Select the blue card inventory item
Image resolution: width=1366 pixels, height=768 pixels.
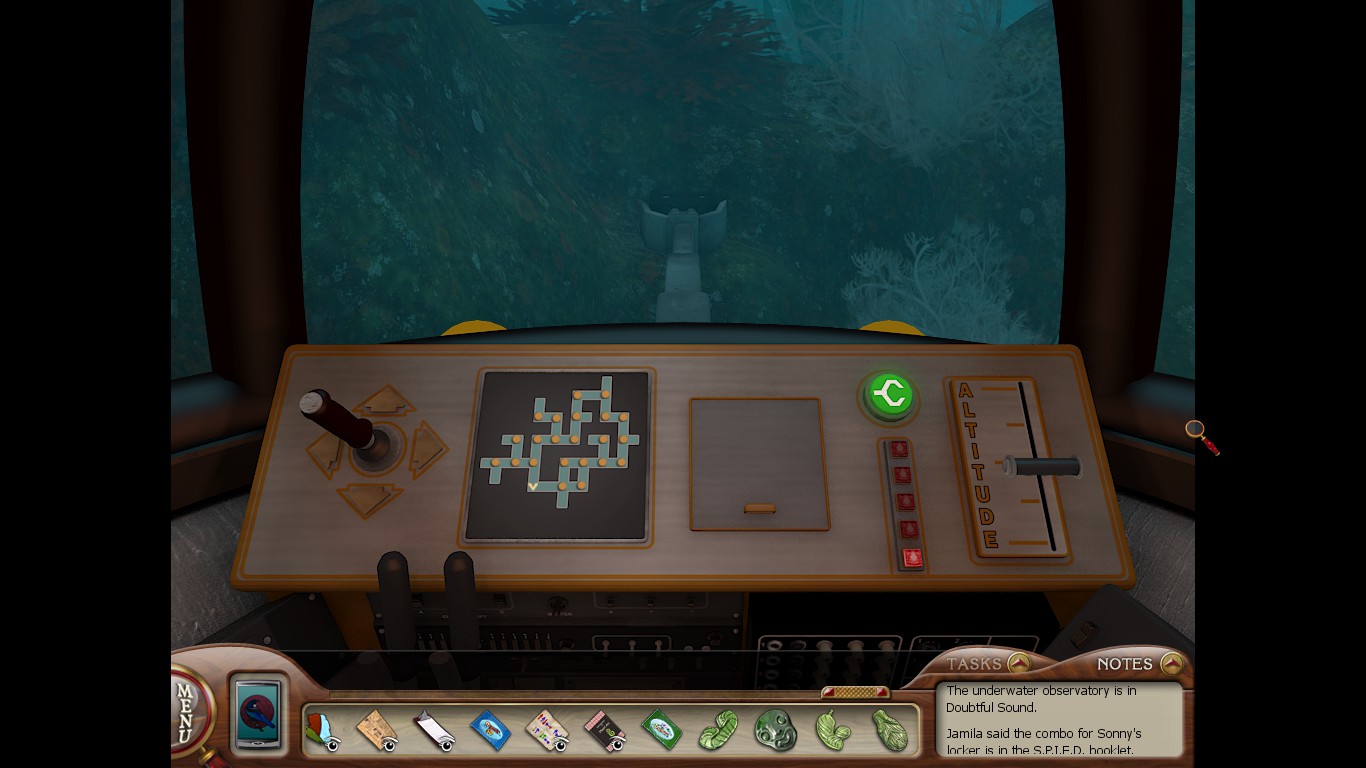click(x=490, y=730)
